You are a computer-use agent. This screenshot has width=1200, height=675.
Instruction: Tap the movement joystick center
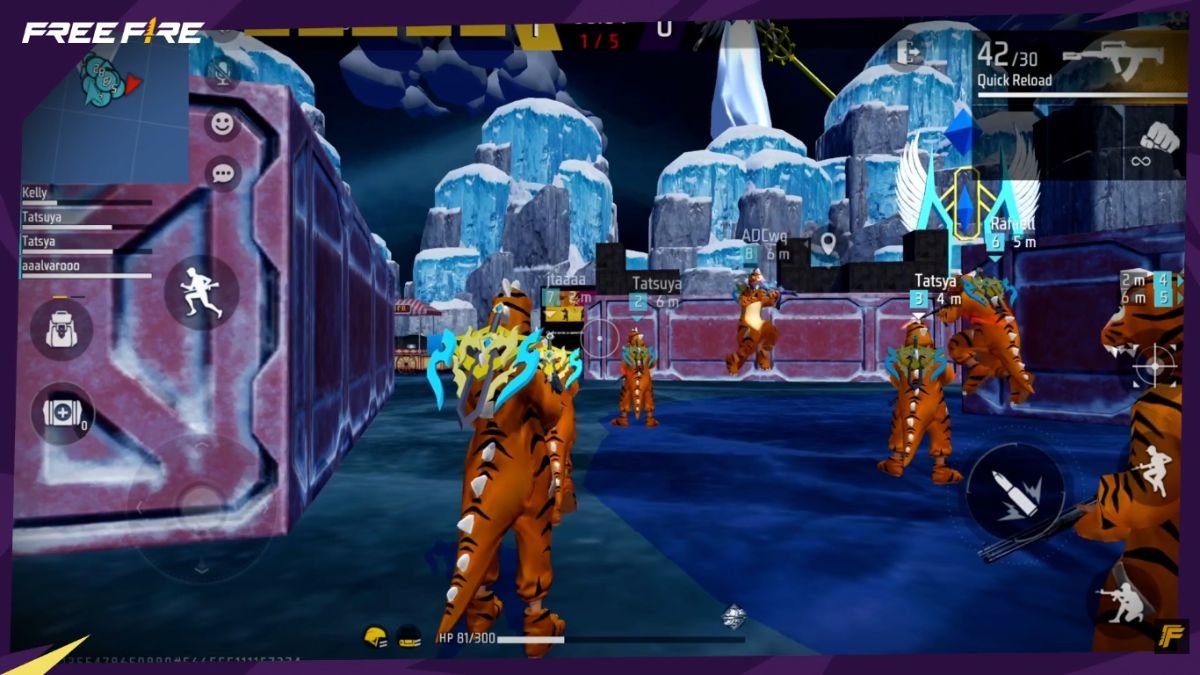click(201, 503)
